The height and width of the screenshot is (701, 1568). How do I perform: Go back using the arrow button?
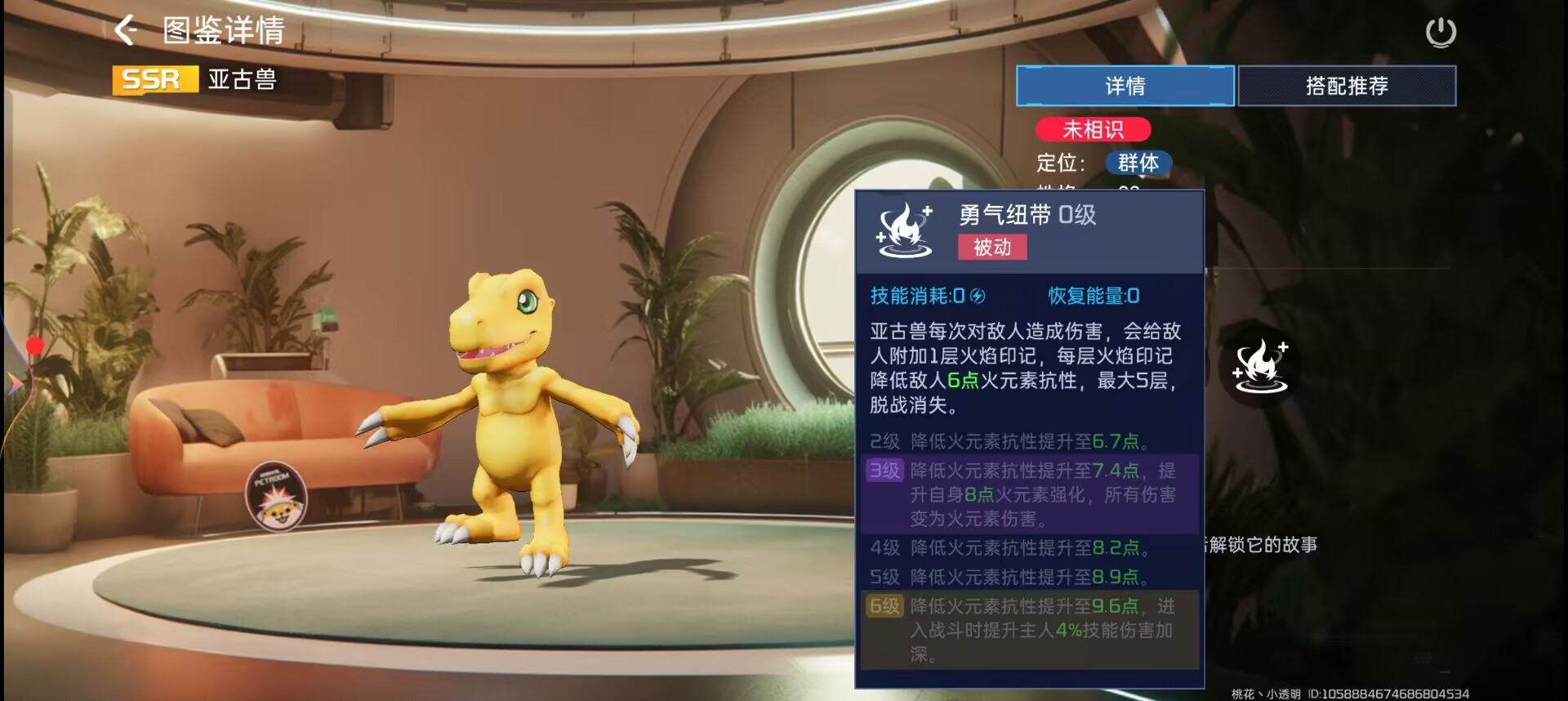[x=126, y=30]
